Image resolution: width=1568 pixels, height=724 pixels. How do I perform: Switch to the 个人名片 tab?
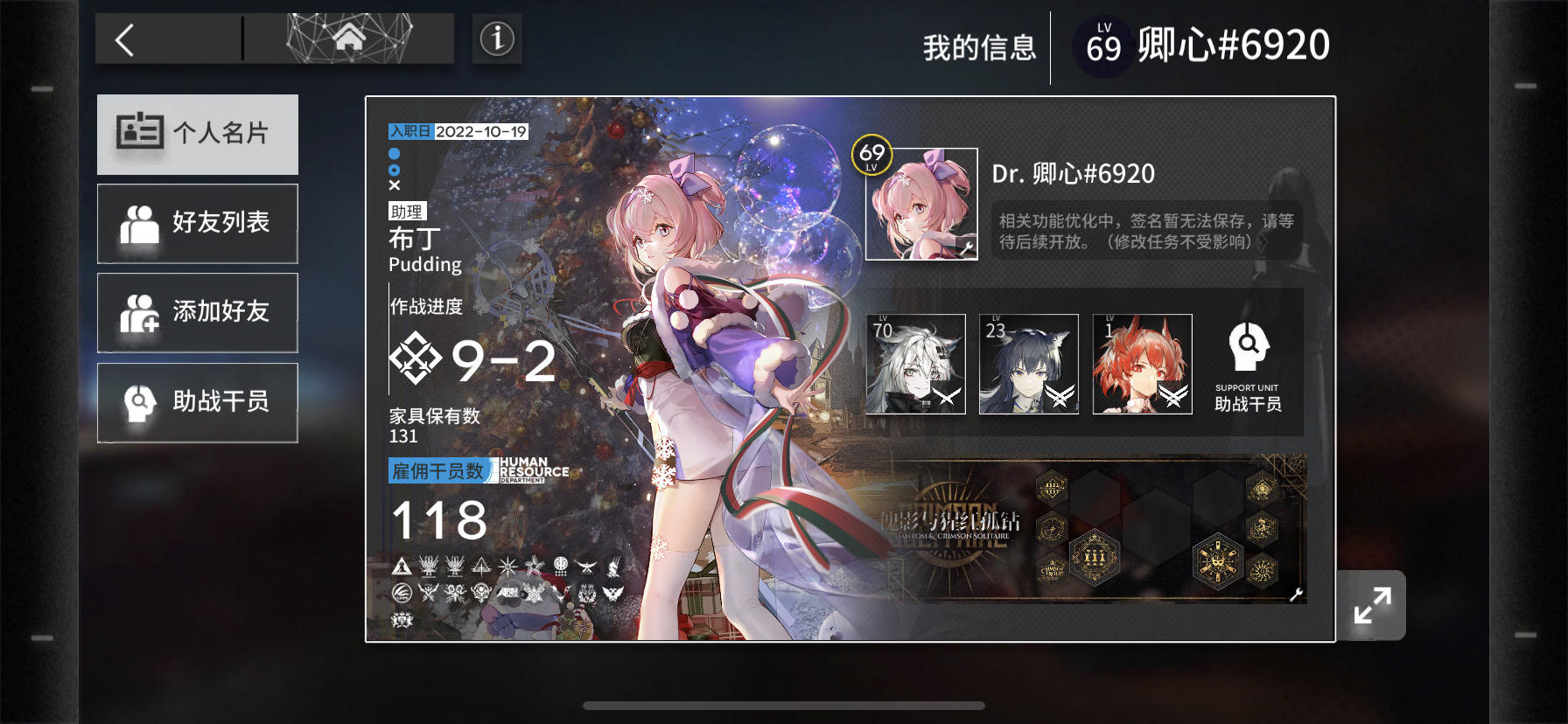pos(198,133)
